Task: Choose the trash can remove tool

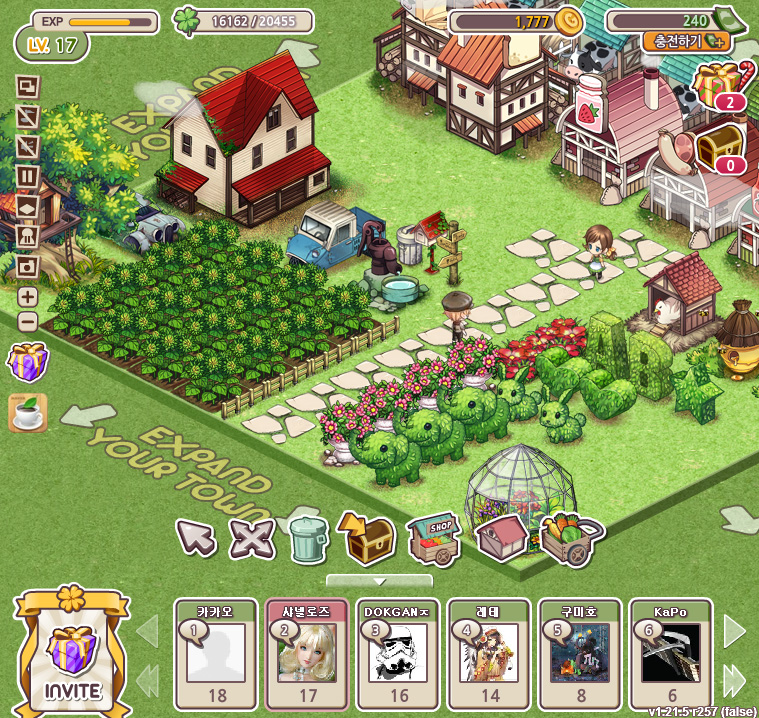Action: [307, 538]
